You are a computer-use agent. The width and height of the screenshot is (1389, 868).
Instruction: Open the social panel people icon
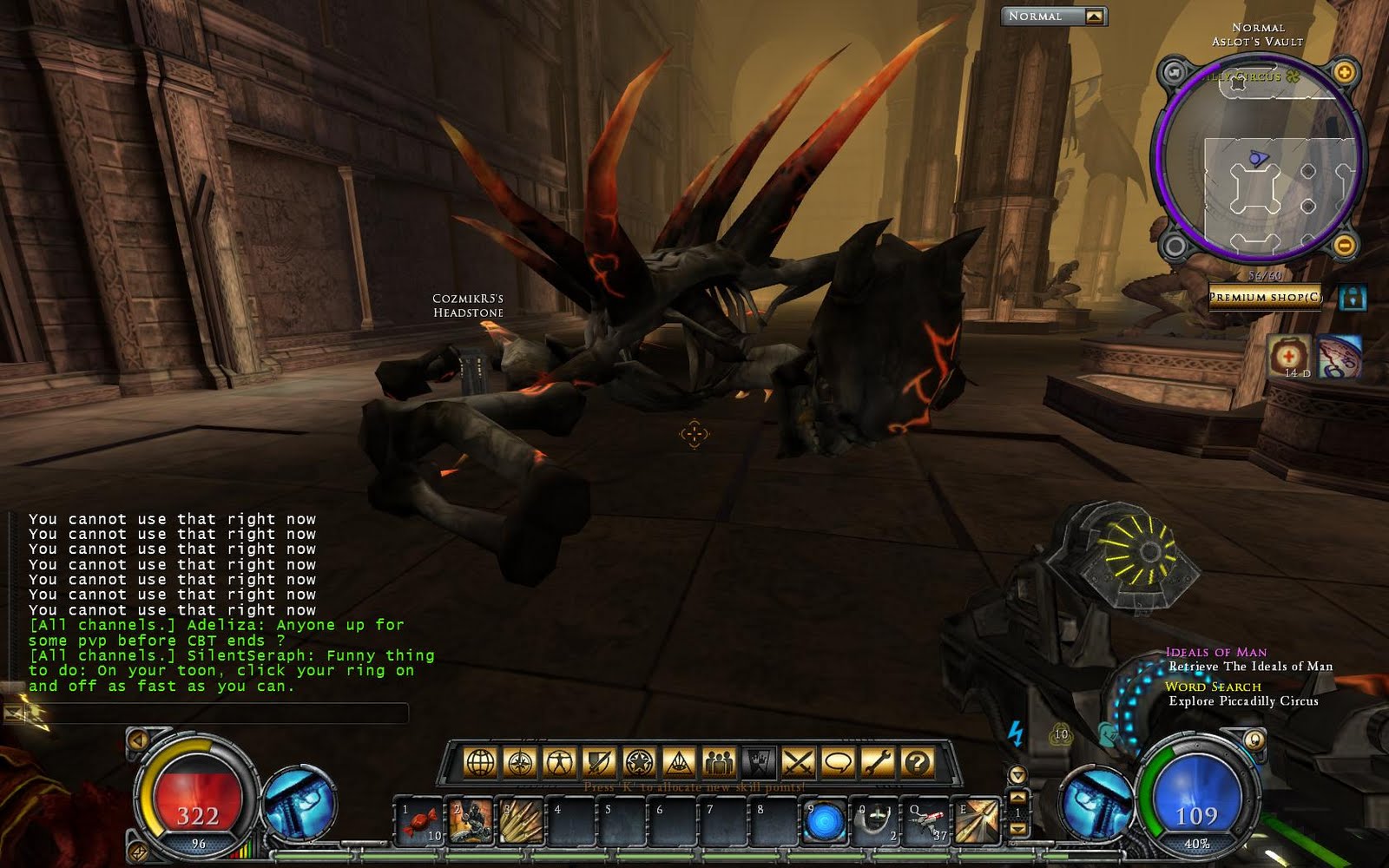[x=720, y=761]
